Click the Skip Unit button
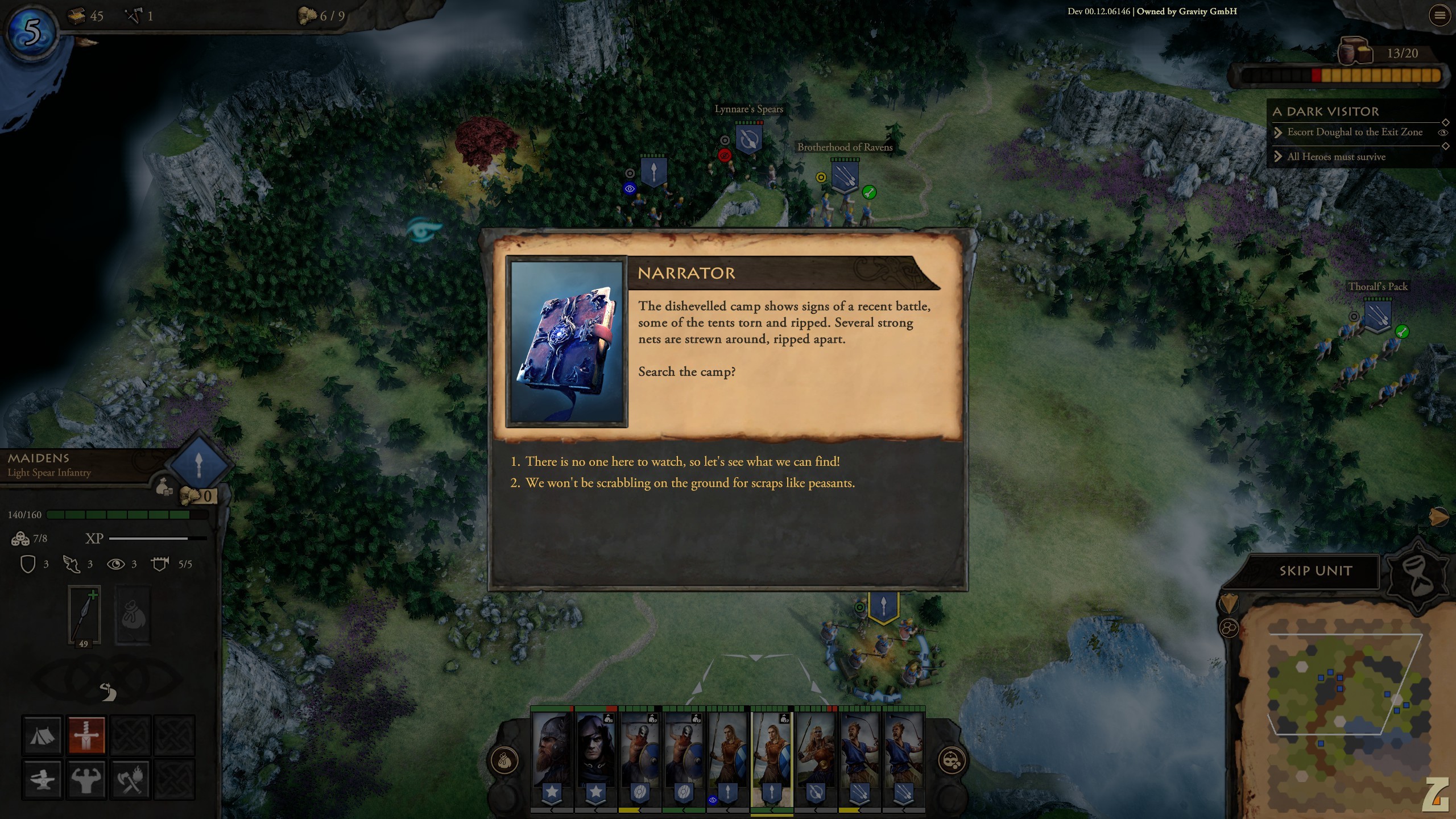The width and height of the screenshot is (1456, 819). click(1315, 571)
